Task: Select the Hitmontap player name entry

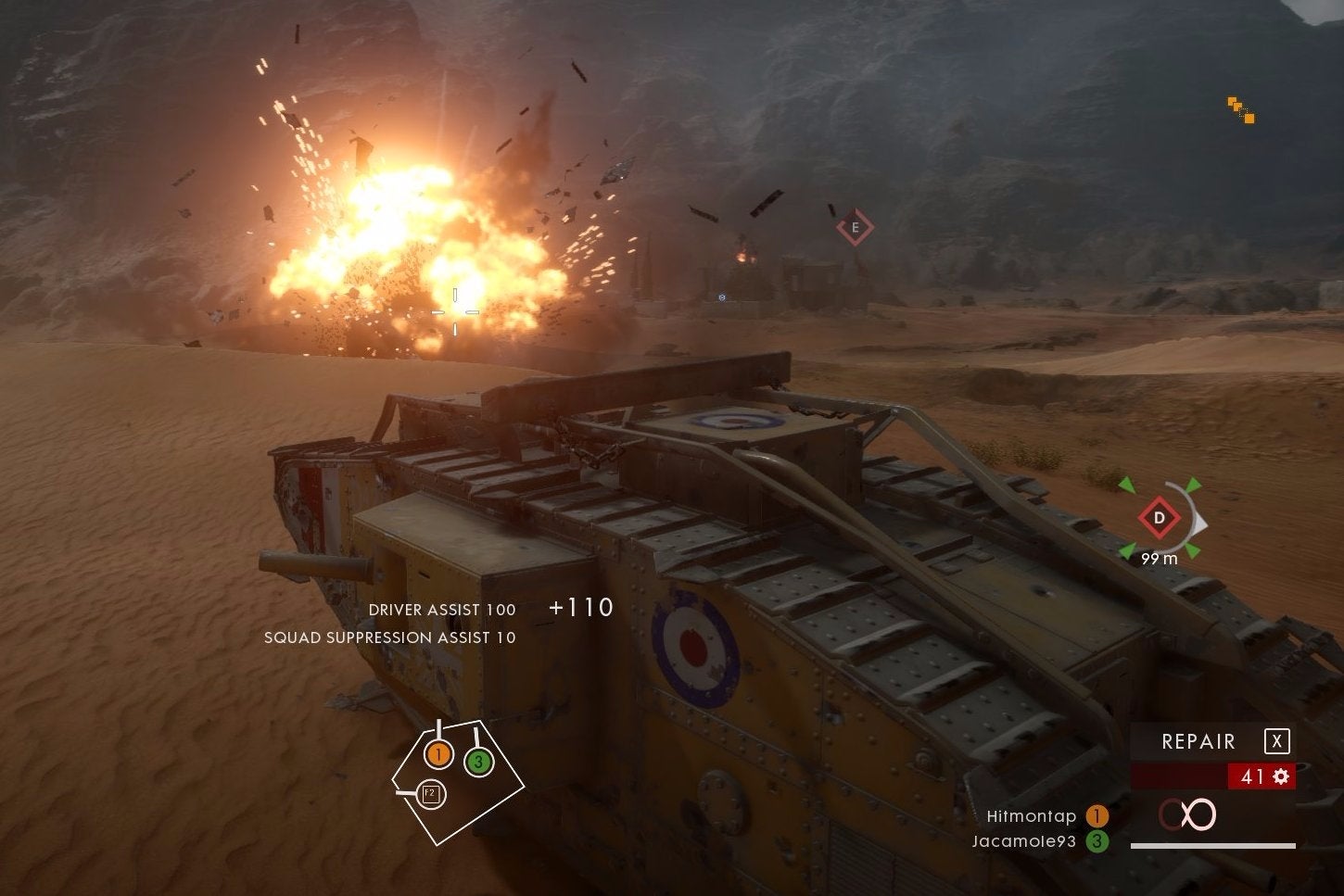Action: [x=1032, y=816]
